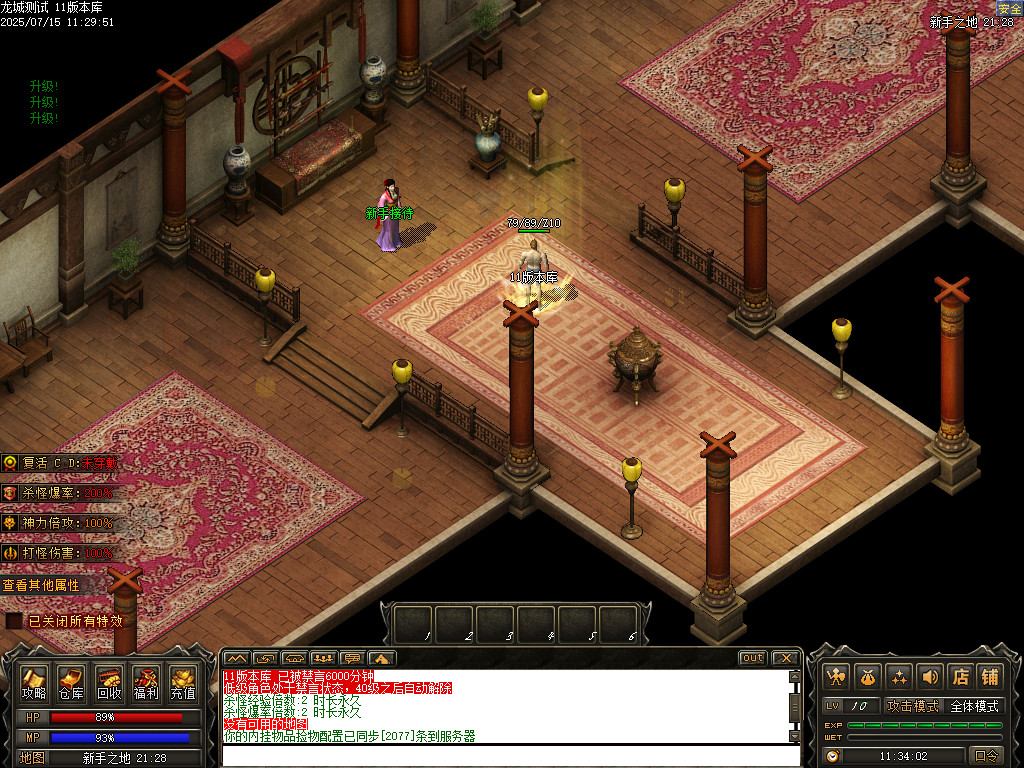Open the 铺 stall button
Image resolution: width=1024 pixels, height=768 pixels.
click(990, 676)
